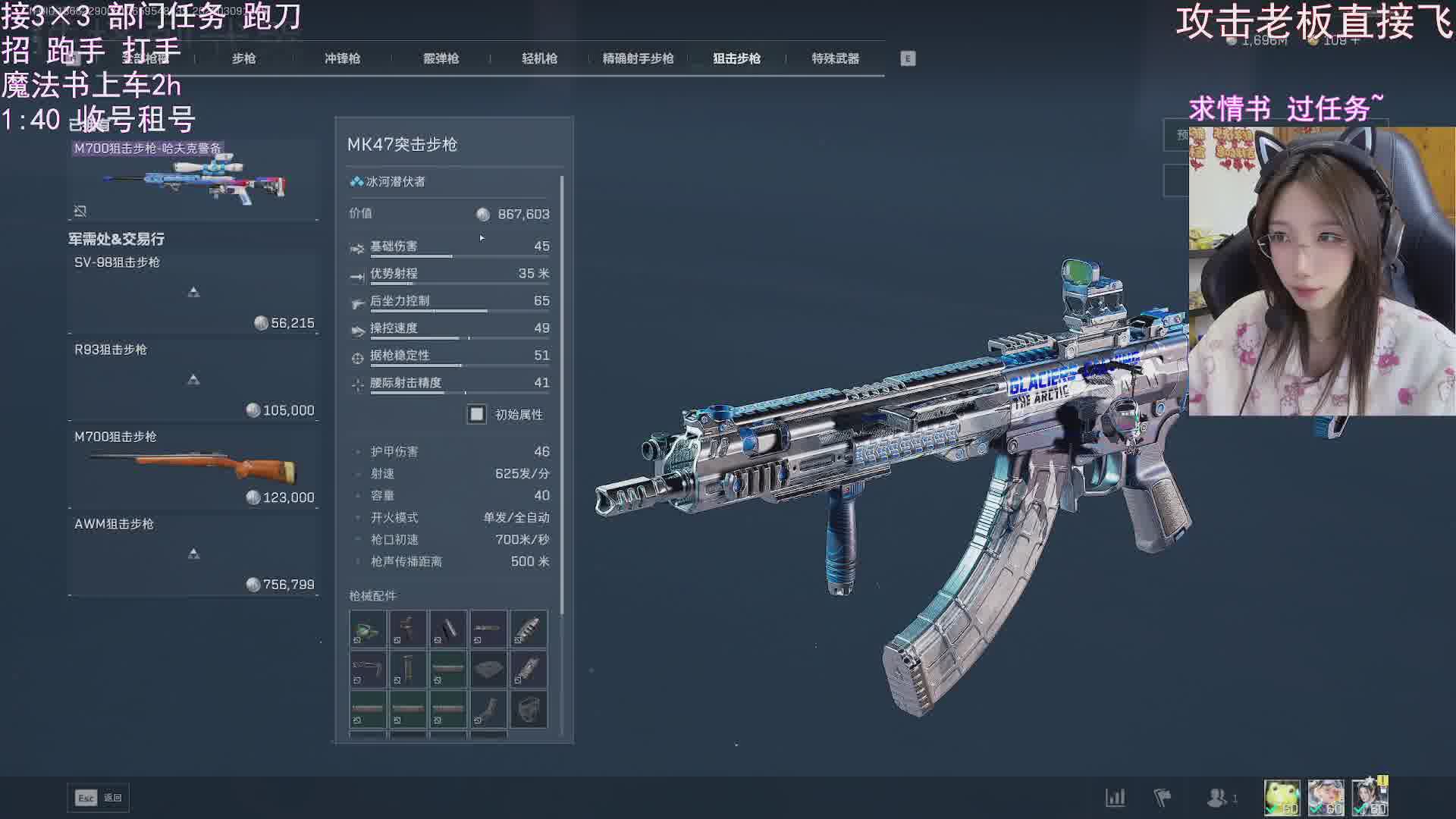The image size is (1456, 819).
Task: Toggle the 初始属性 checkbox
Action: (x=476, y=414)
